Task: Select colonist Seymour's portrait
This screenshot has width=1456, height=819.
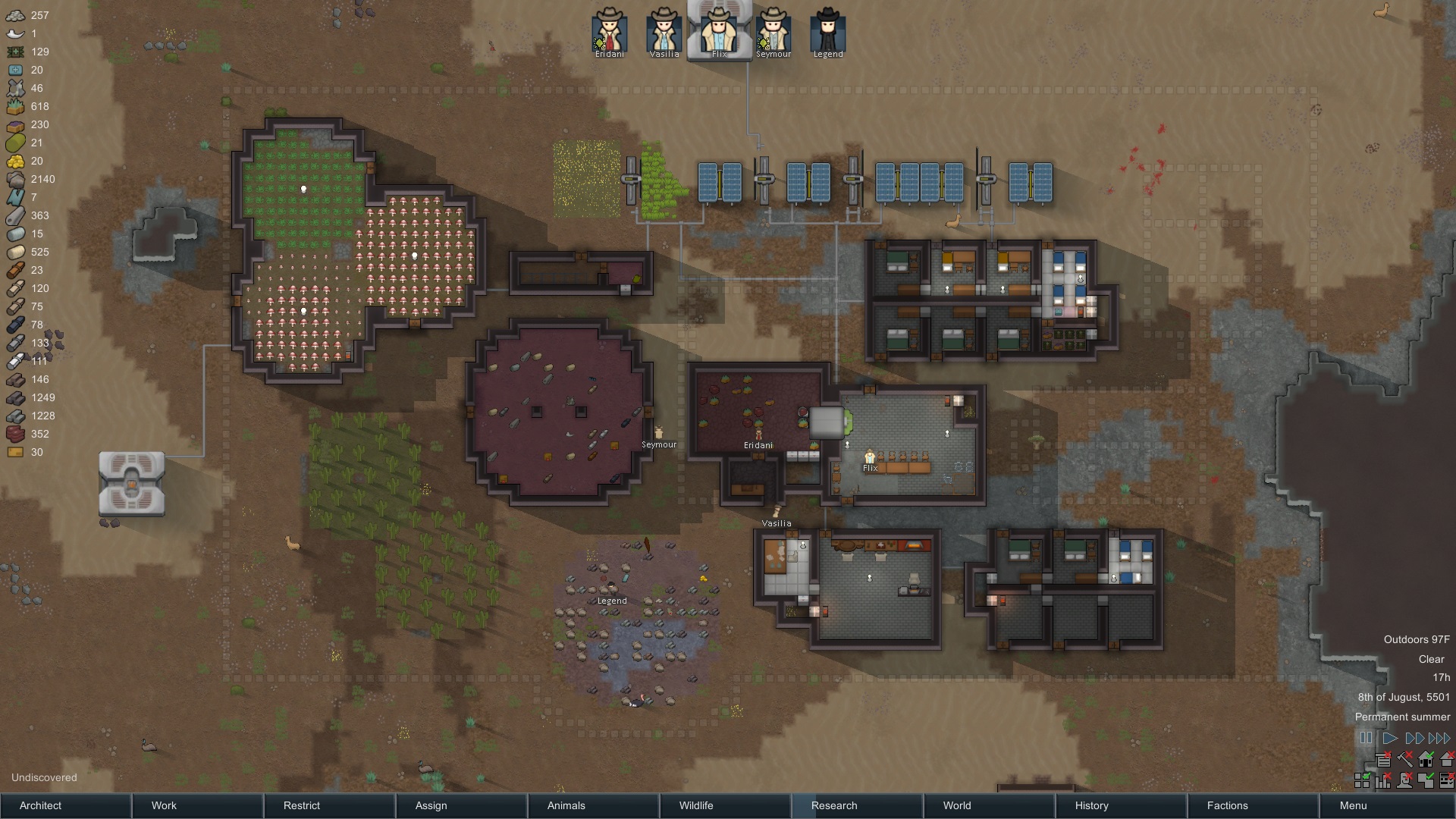Action: pyautogui.click(x=773, y=32)
